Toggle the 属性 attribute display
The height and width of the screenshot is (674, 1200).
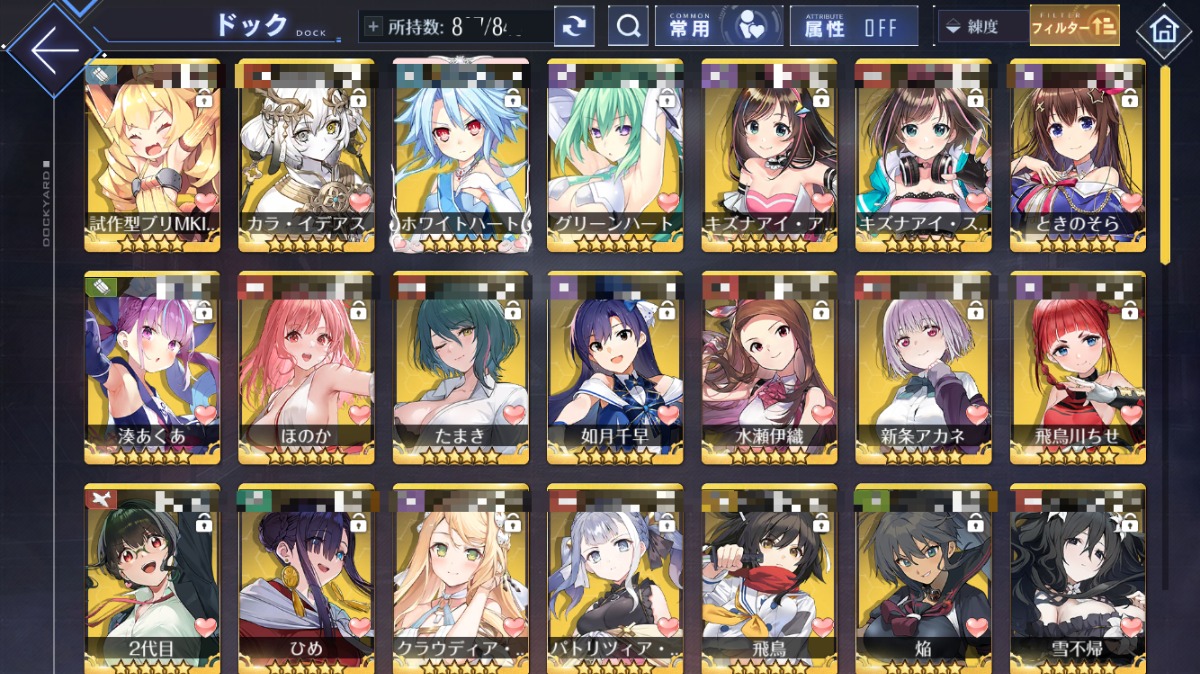click(853, 27)
